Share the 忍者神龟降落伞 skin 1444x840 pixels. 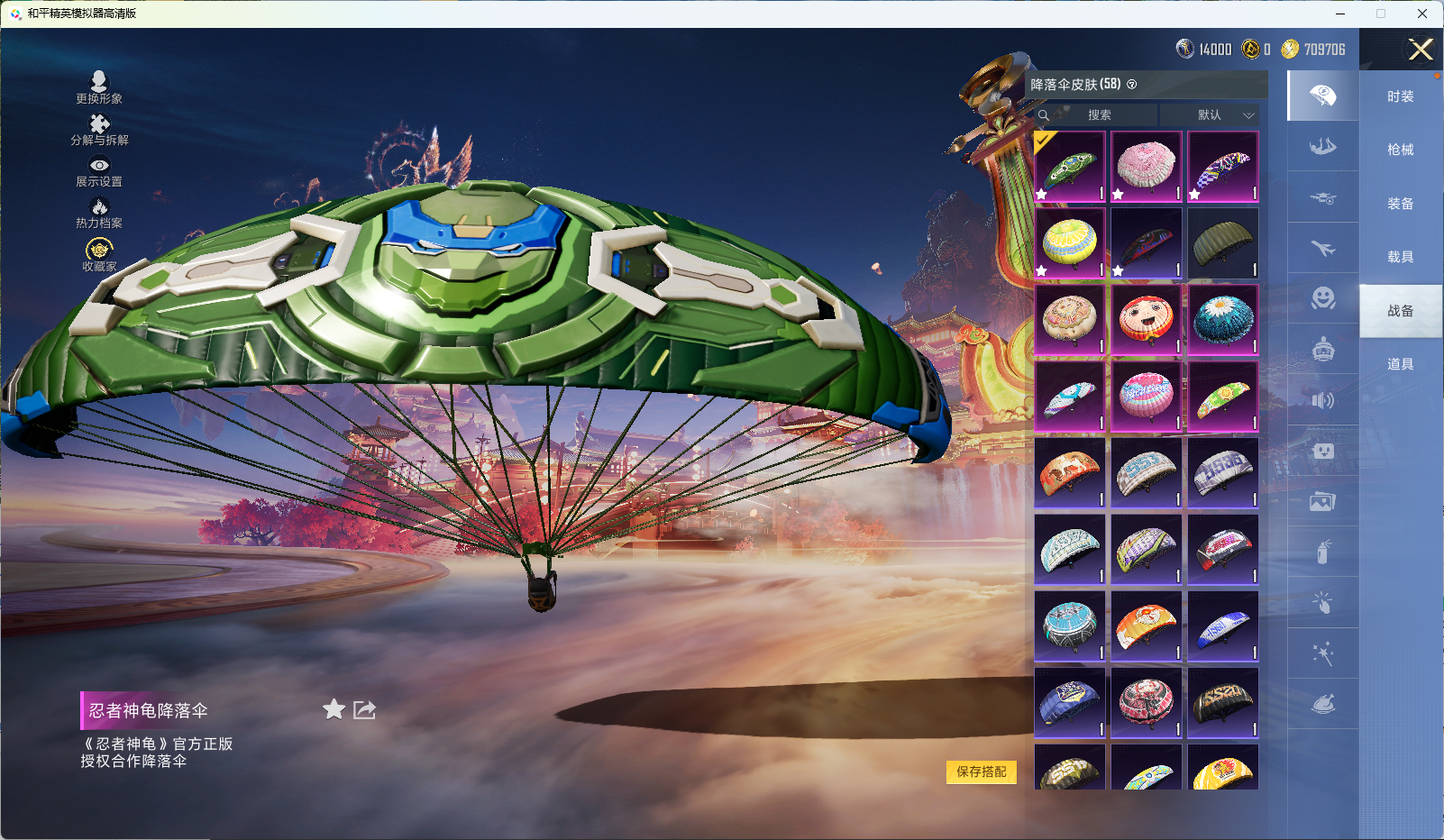click(x=364, y=709)
